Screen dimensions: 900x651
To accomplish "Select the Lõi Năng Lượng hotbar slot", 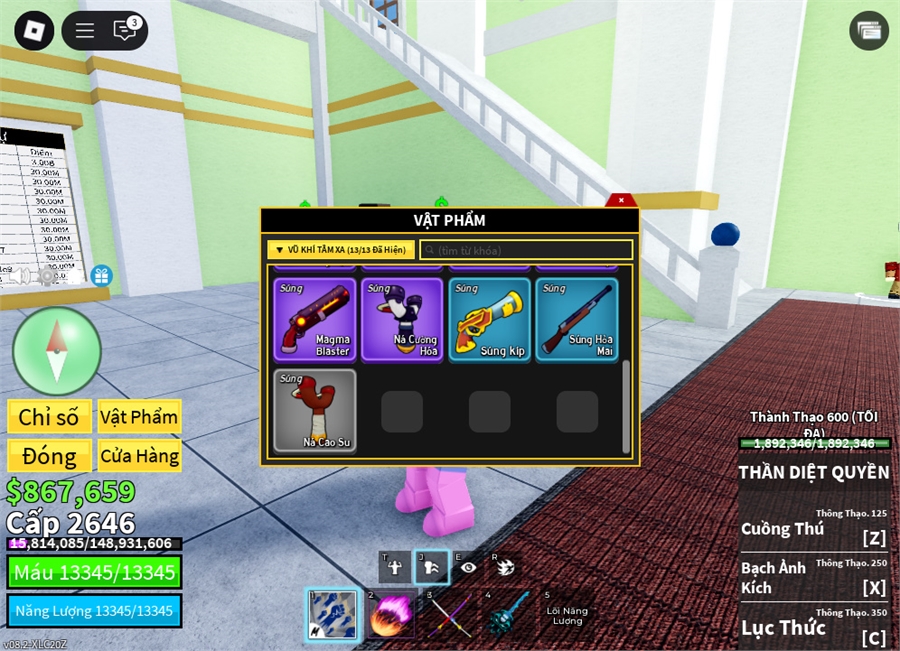I will click(x=567, y=614).
